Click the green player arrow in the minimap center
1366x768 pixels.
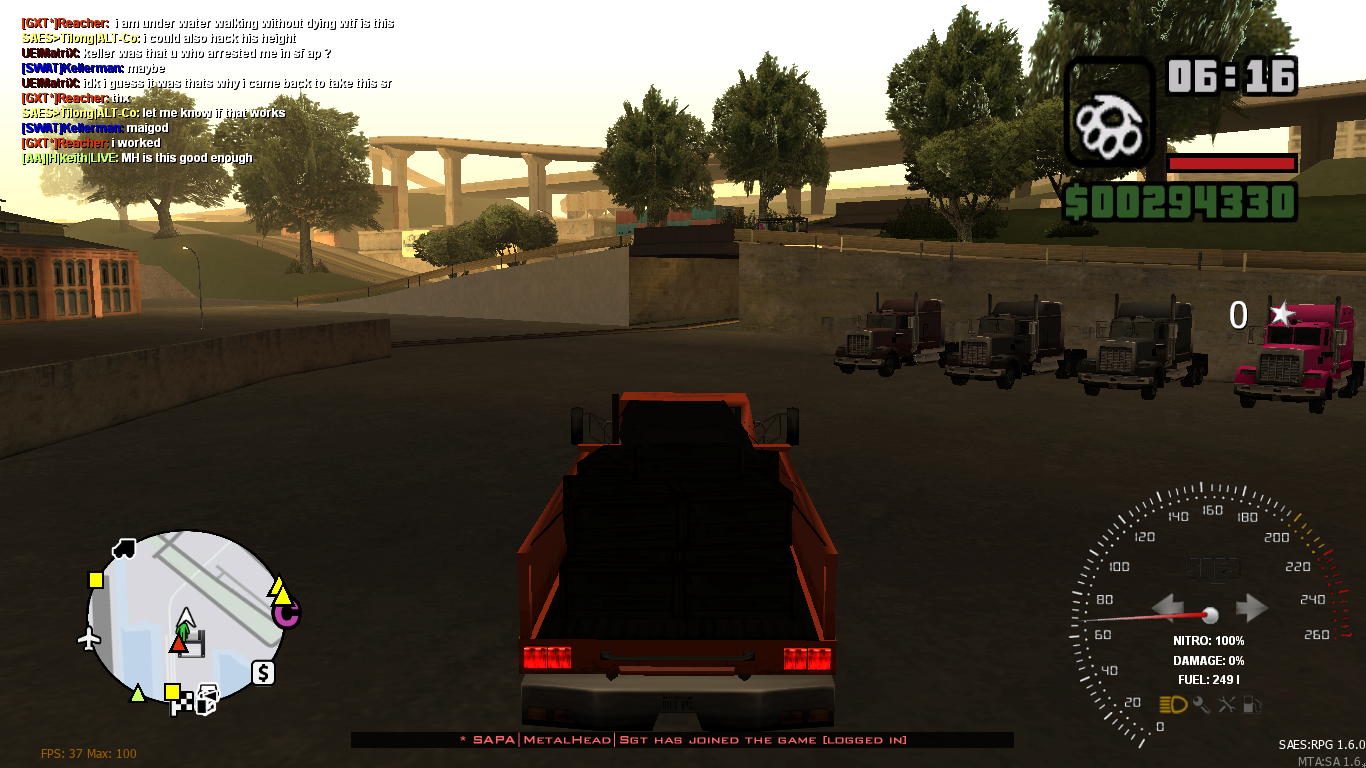tap(183, 630)
